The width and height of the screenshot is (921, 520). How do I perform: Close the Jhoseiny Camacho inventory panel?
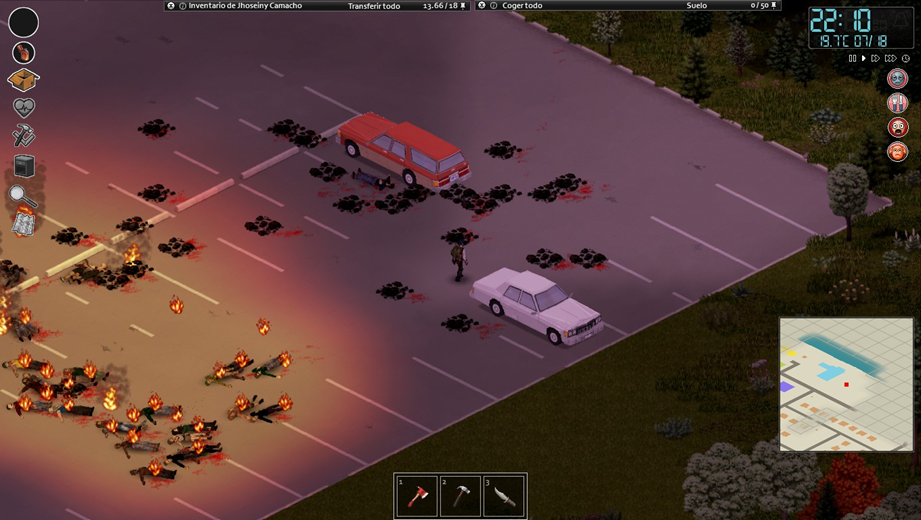click(x=171, y=6)
